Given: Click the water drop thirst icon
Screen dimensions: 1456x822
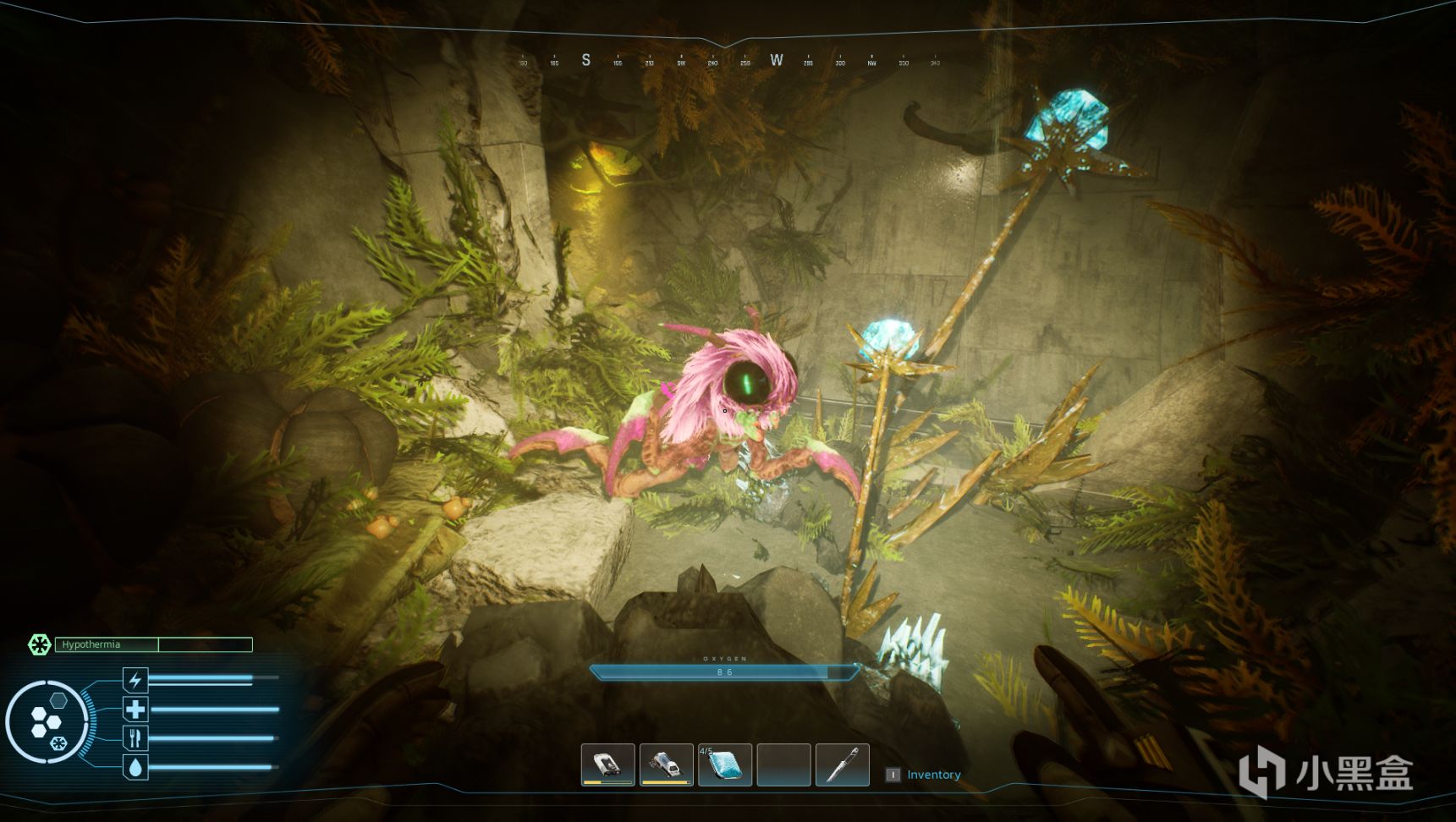Looking at the screenshot, I should pos(135,767).
